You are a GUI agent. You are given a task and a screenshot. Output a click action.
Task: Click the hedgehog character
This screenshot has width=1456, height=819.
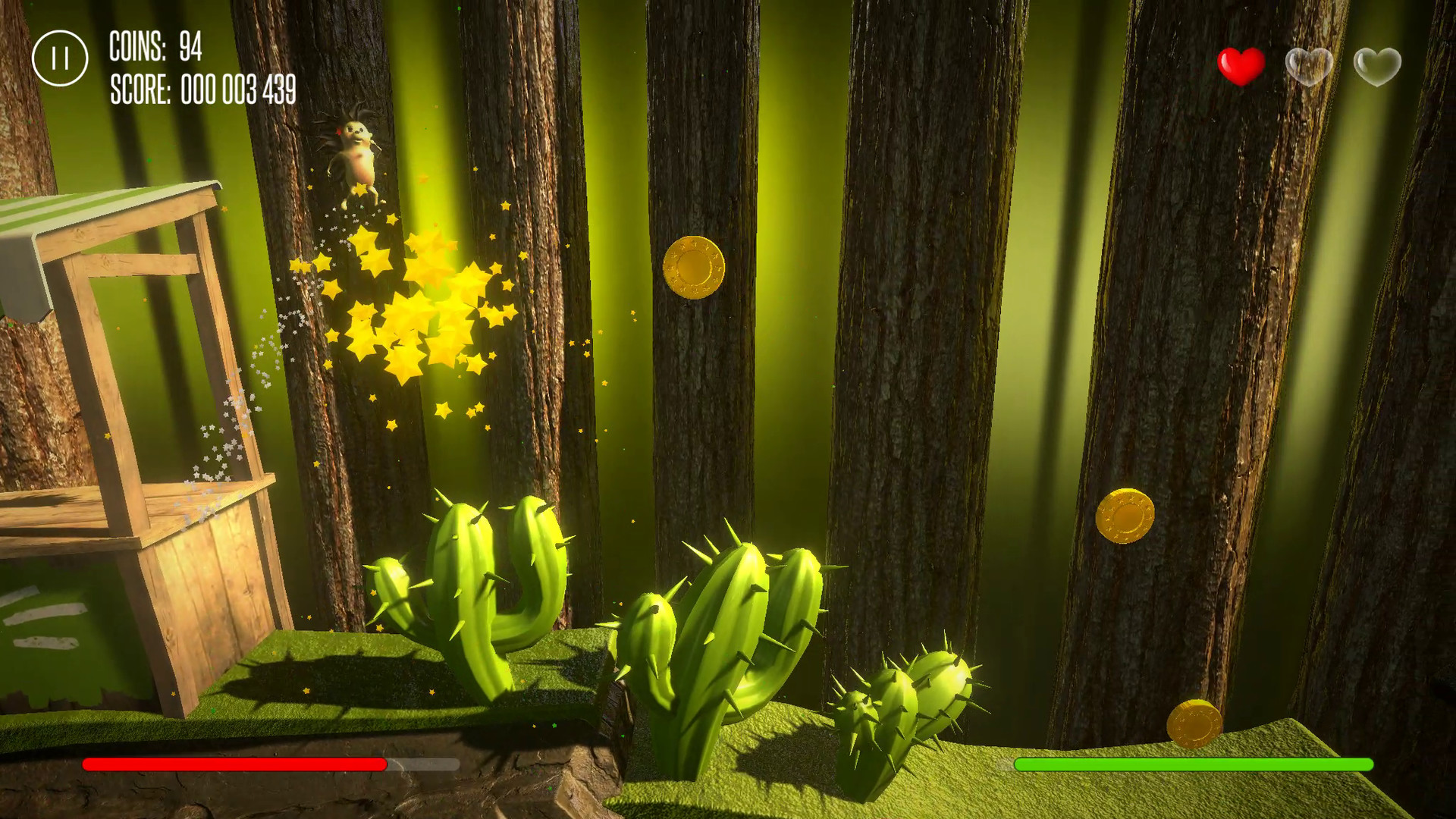355,152
